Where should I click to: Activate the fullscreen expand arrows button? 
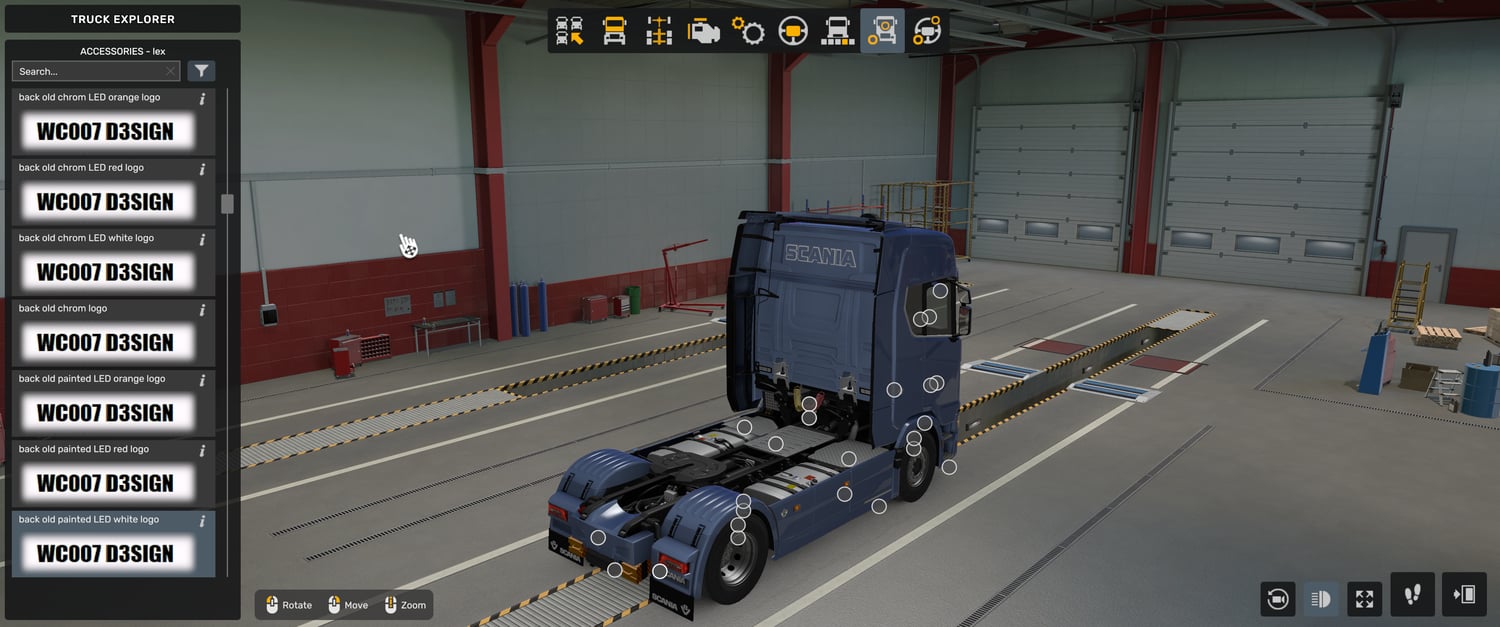pos(1365,599)
